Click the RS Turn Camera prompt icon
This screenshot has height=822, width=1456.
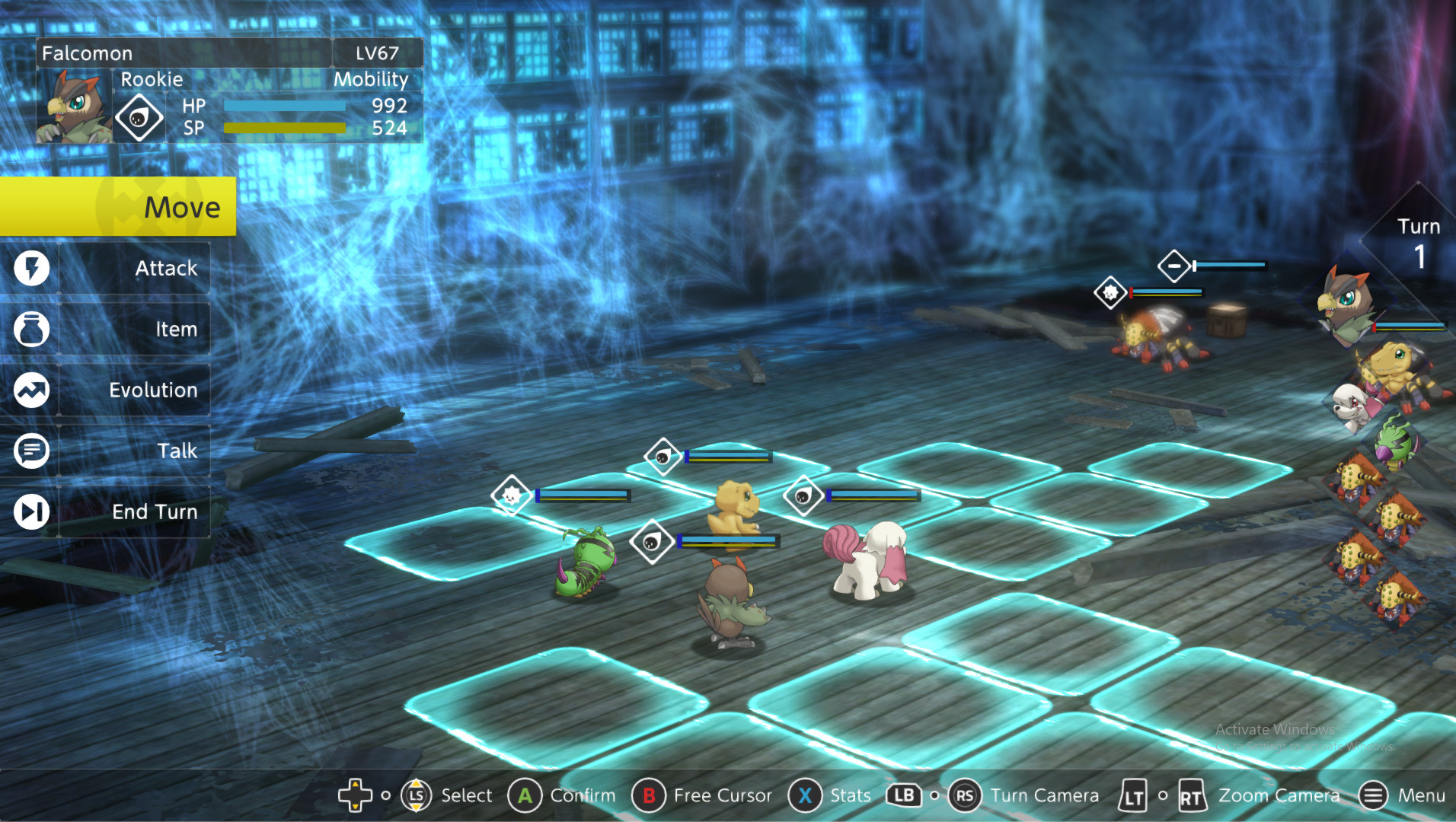[x=966, y=795]
